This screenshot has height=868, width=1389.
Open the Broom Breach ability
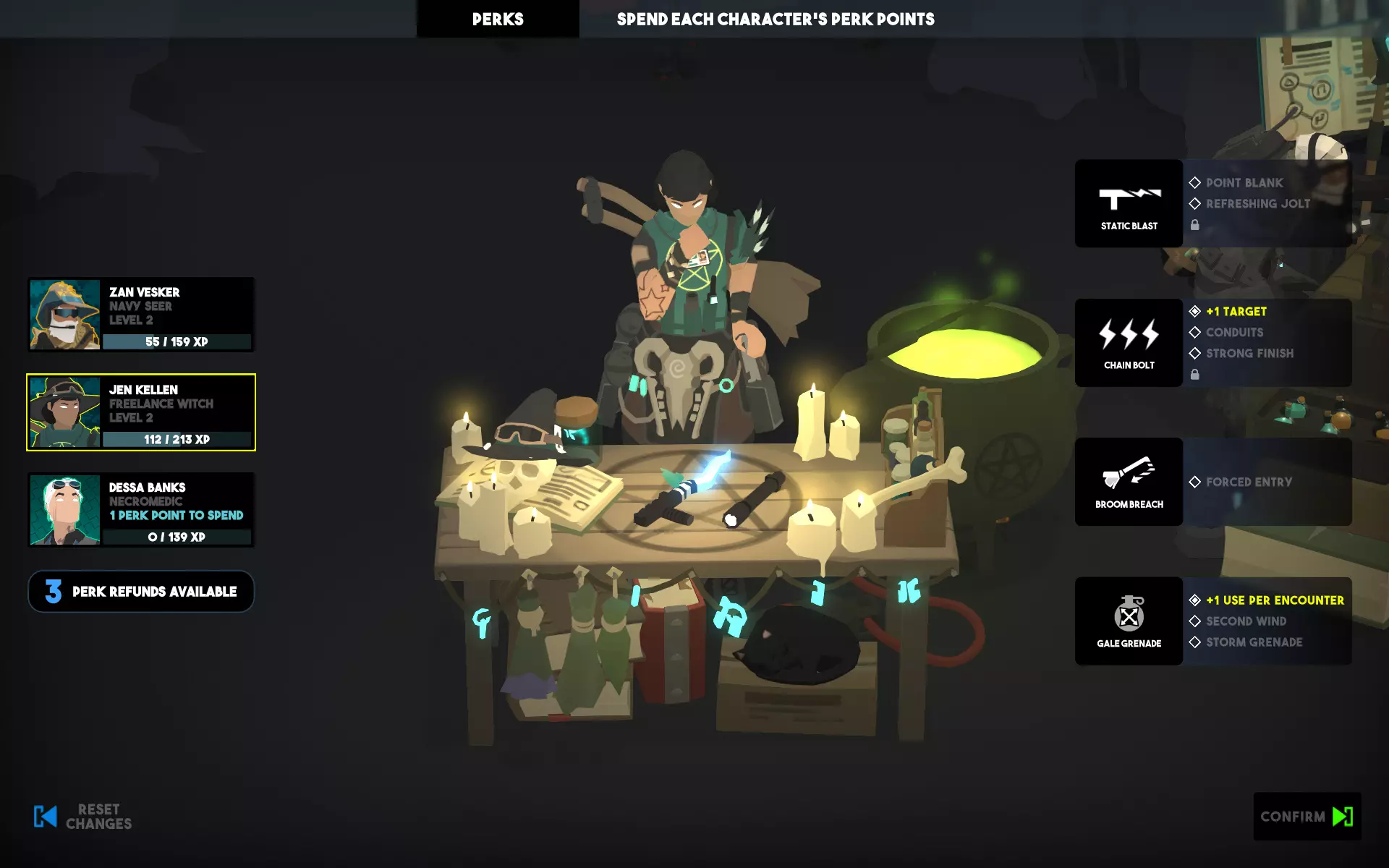point(1129,482)
